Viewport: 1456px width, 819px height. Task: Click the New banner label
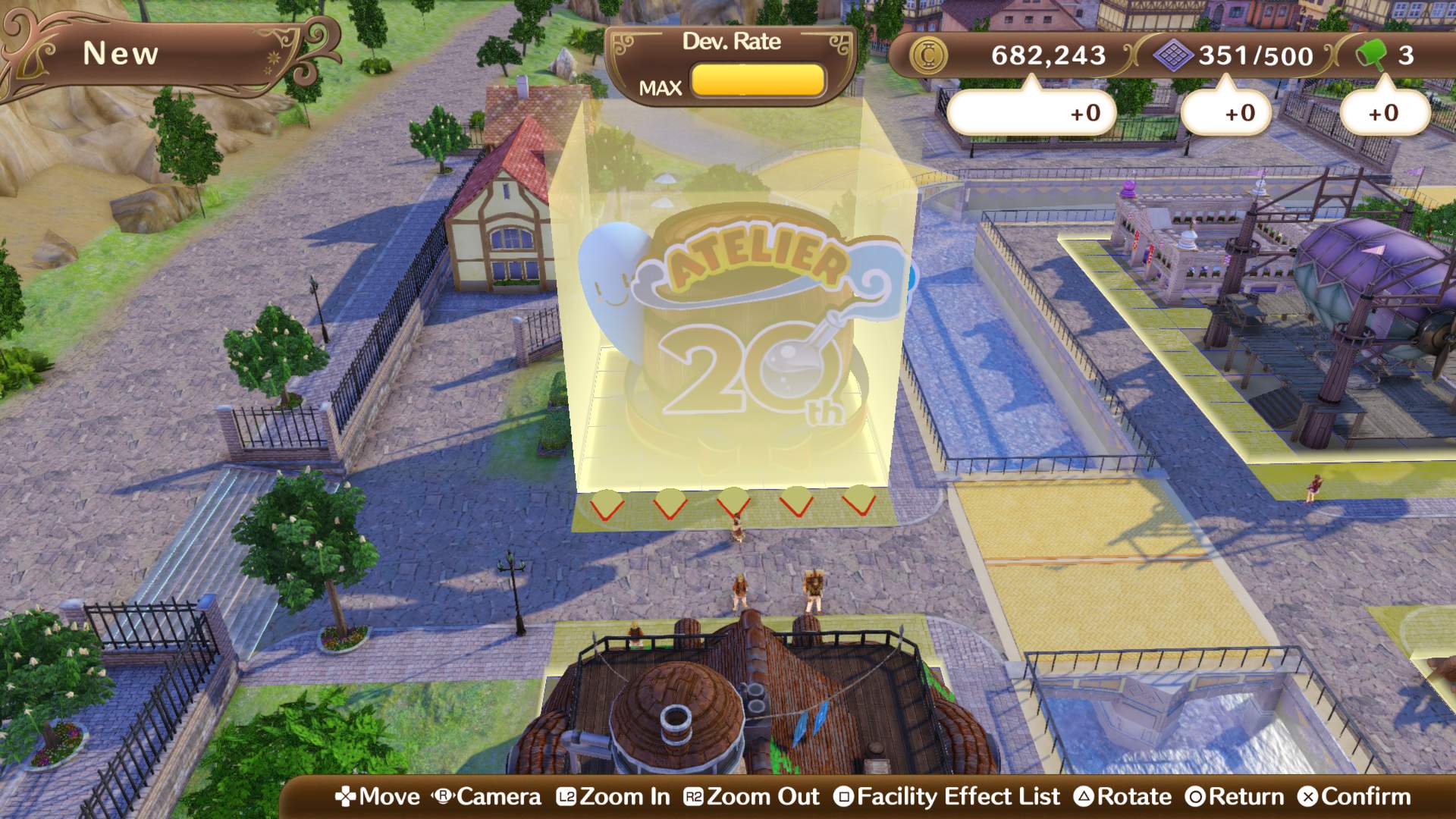(x=121, y=53)
